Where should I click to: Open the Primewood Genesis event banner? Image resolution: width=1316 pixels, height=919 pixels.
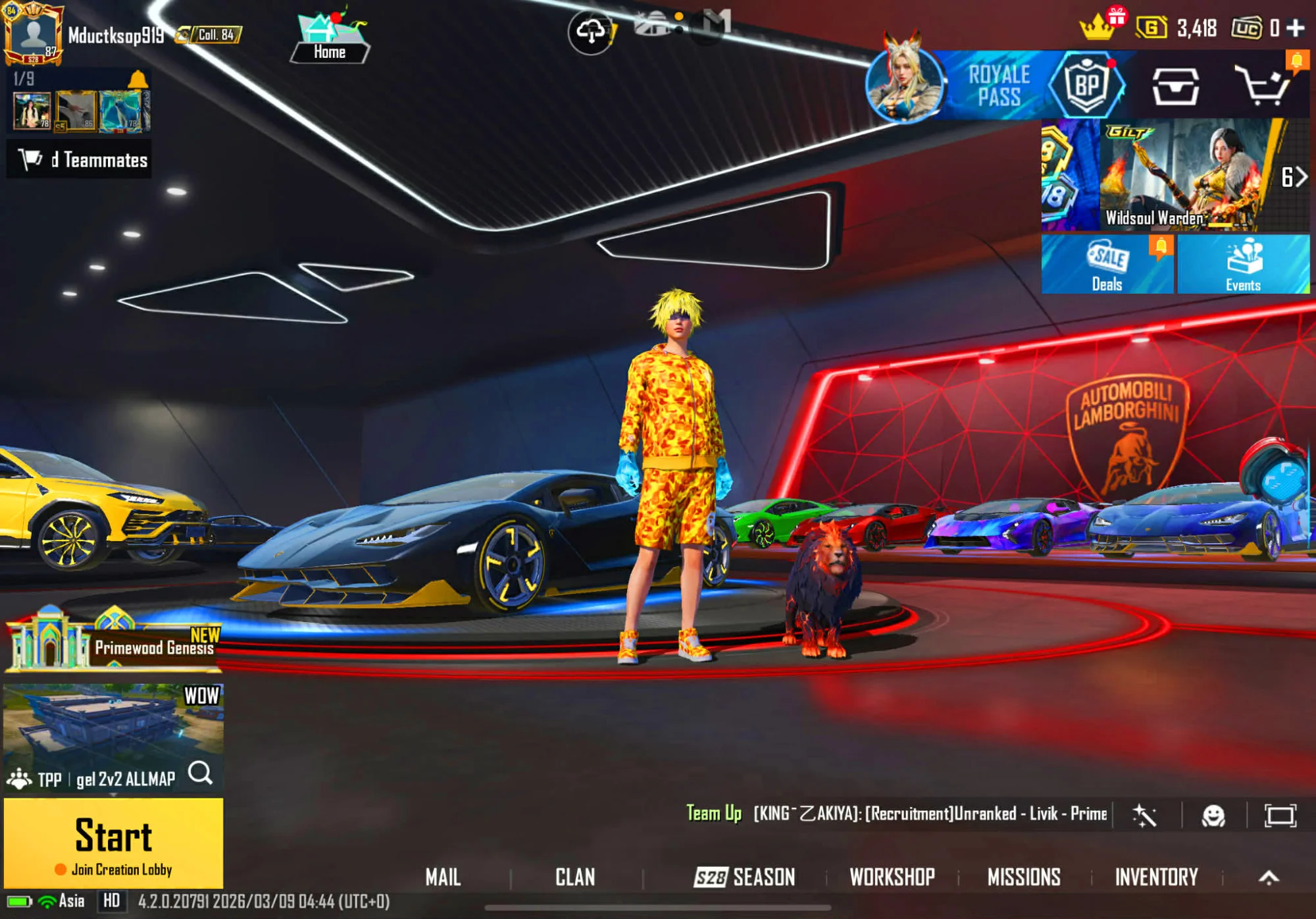click(x=113, y=639)
